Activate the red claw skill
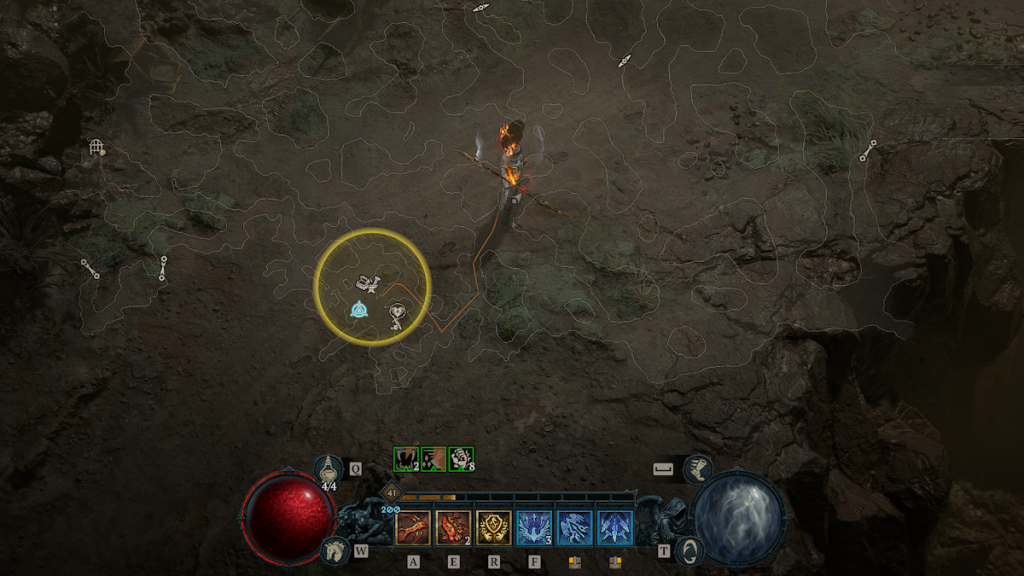Viewport: 1024px width, 576px height. [413, 527]
